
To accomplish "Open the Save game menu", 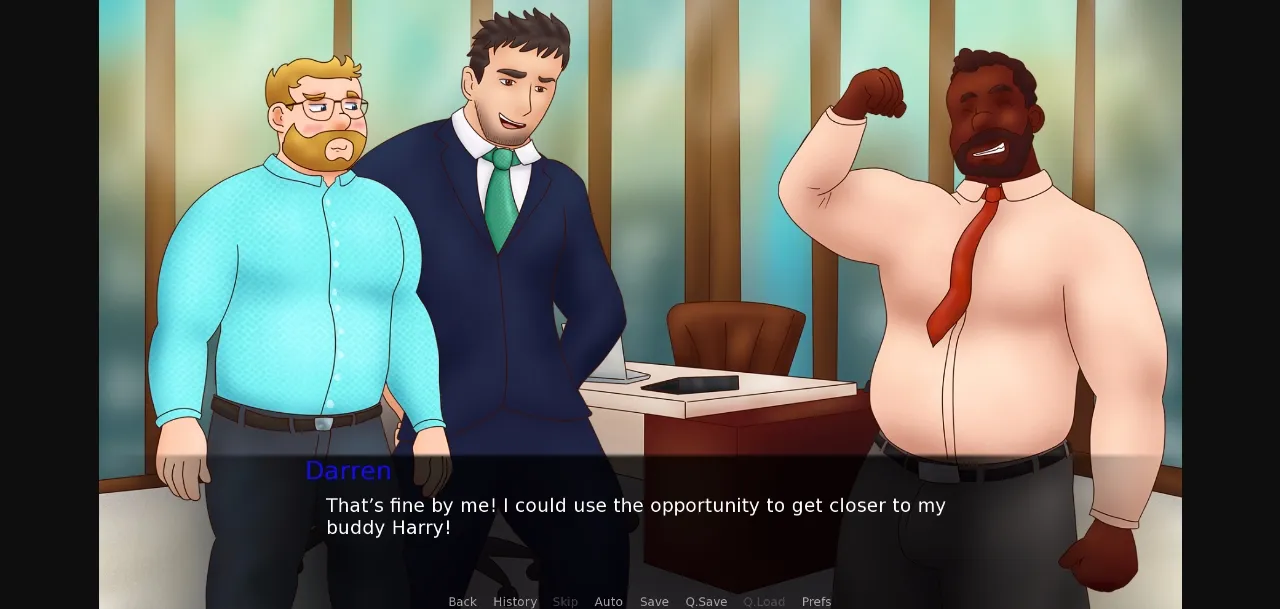I will pyautogui.click(x=654, y=601).
